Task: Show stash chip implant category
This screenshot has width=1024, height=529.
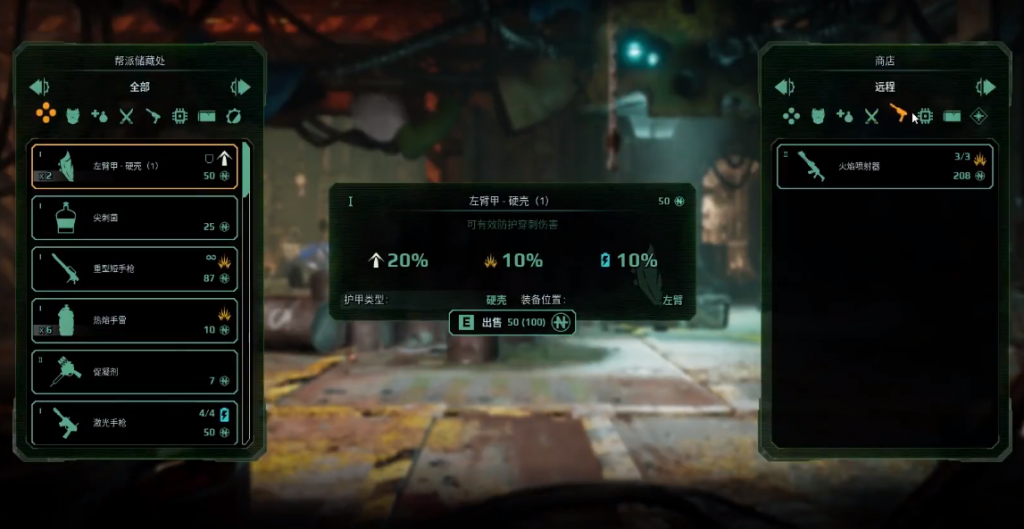Action: click(x=180, y=116)
